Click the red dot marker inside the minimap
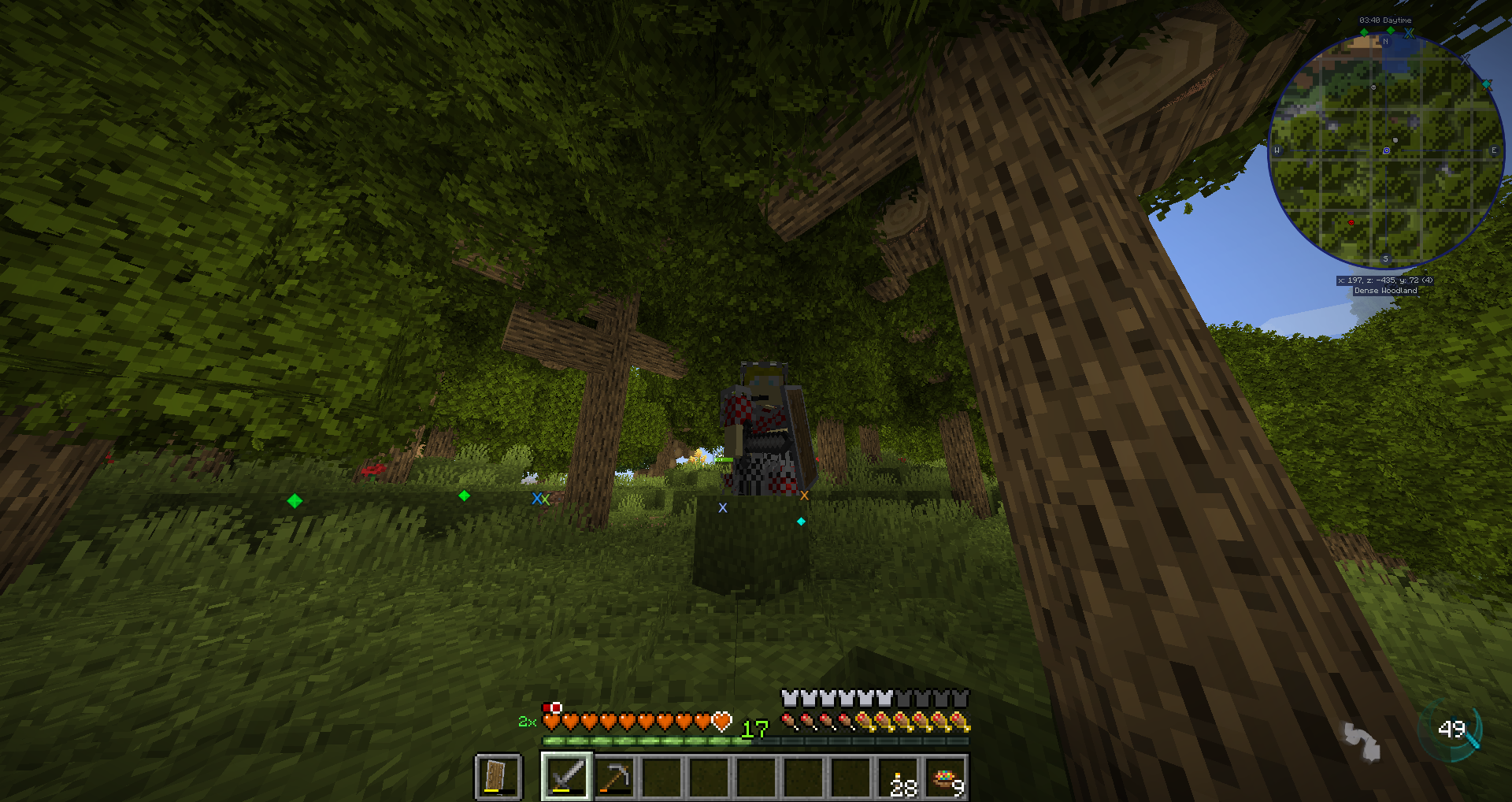Viewport: 1512px width, 802px height. 1351,222
